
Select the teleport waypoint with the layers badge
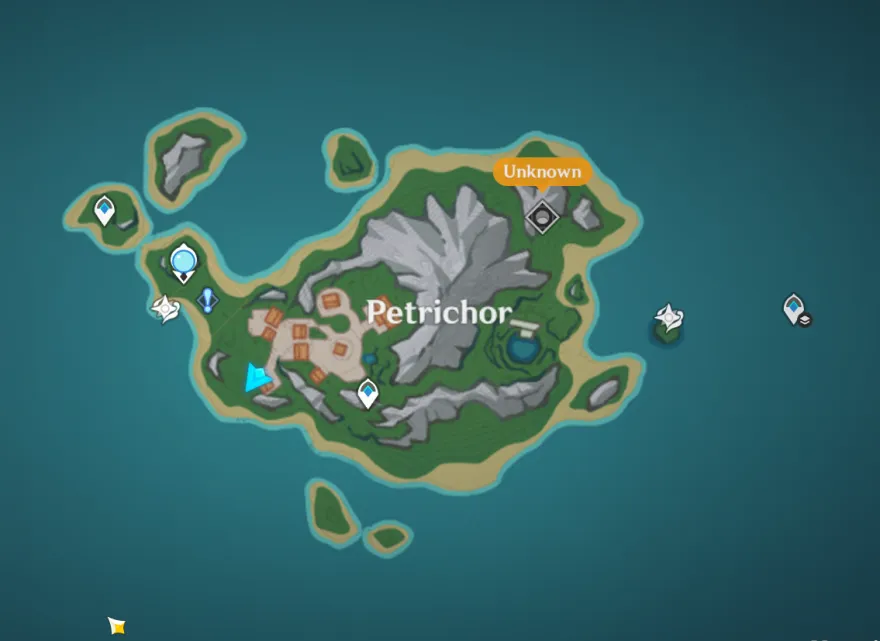pos(795,309)
